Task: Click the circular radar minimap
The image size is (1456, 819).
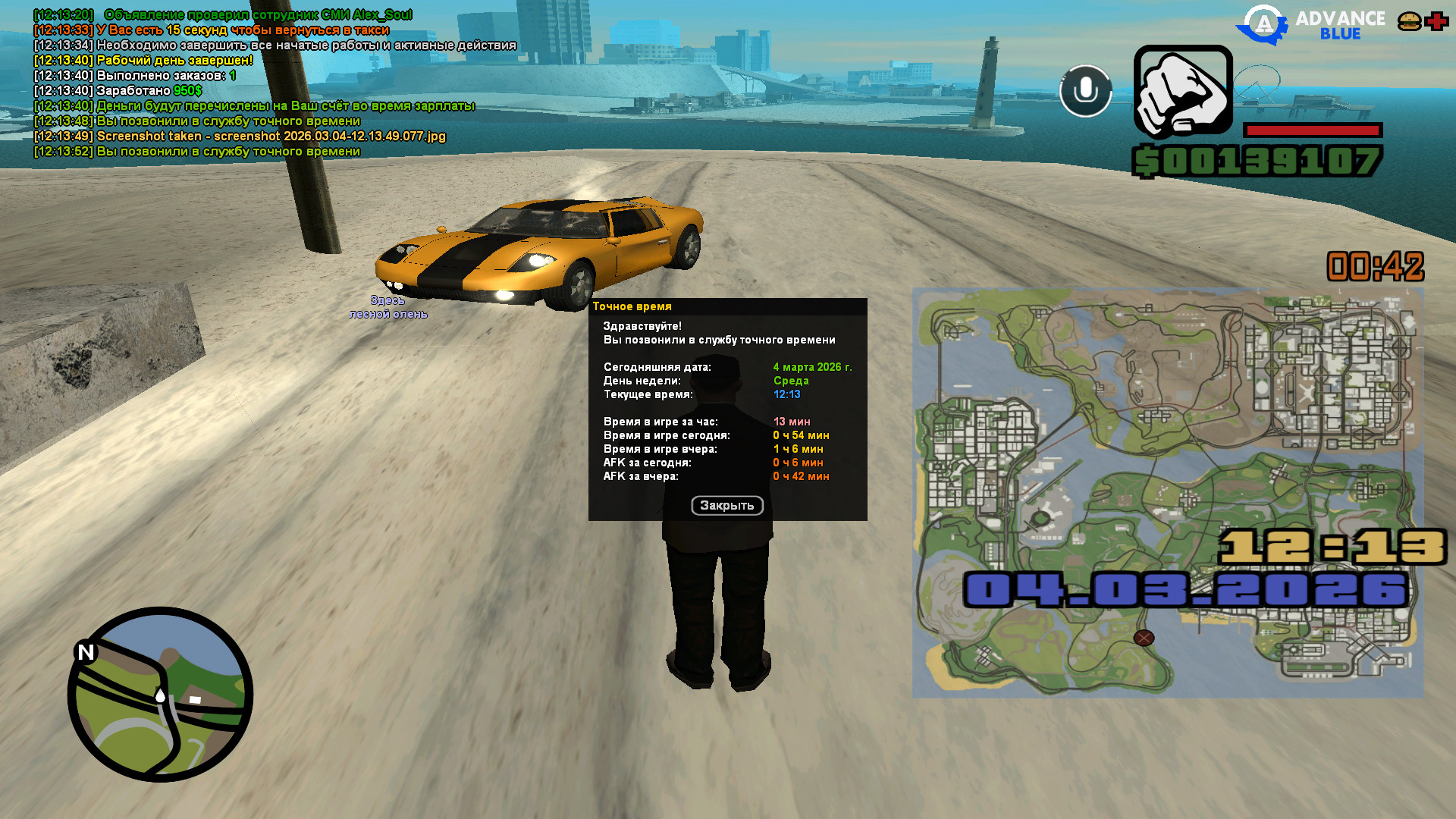Action: [x=160, y=694]
